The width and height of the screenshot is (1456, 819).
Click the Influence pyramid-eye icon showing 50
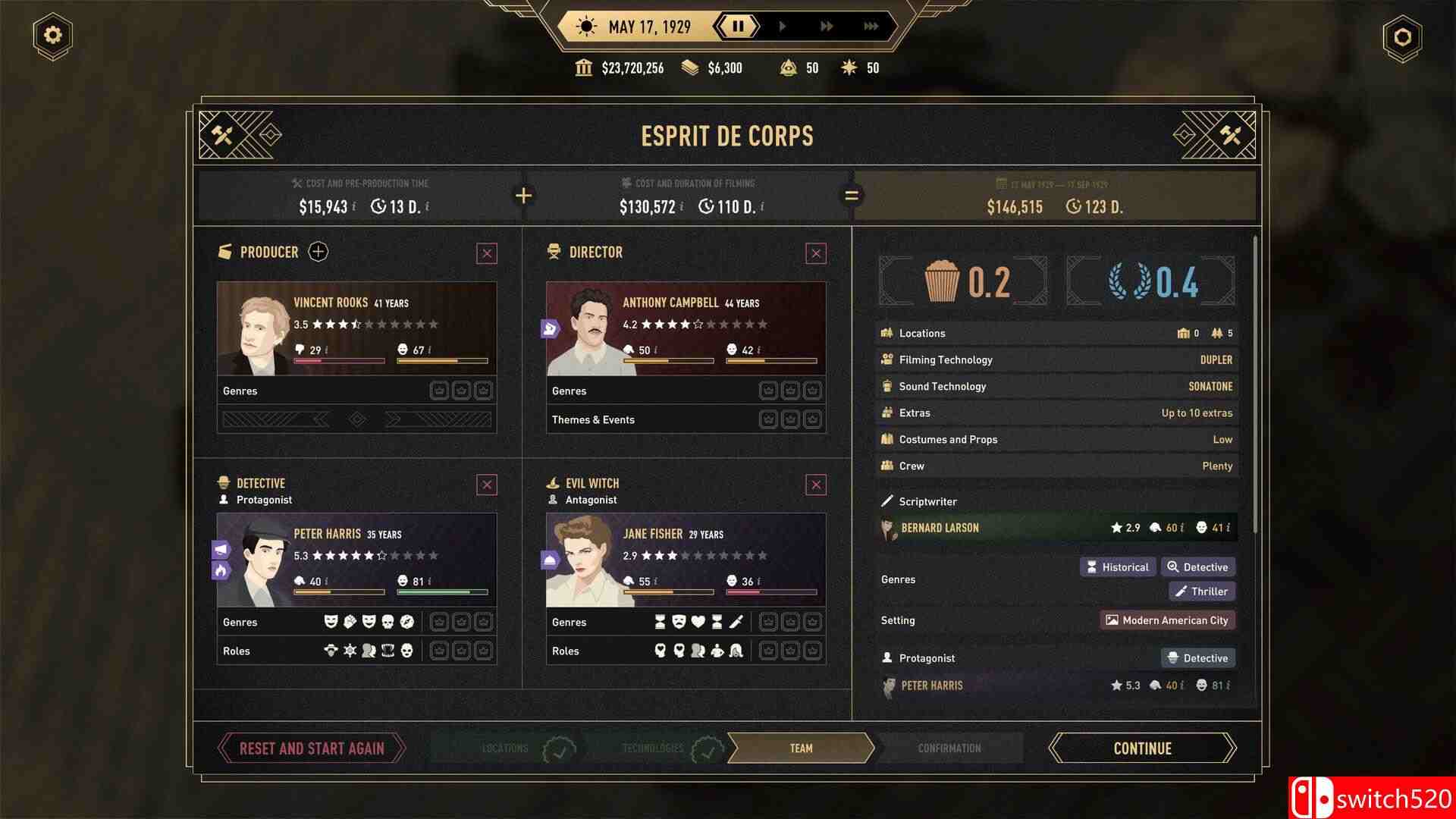[x=789, y=67]
